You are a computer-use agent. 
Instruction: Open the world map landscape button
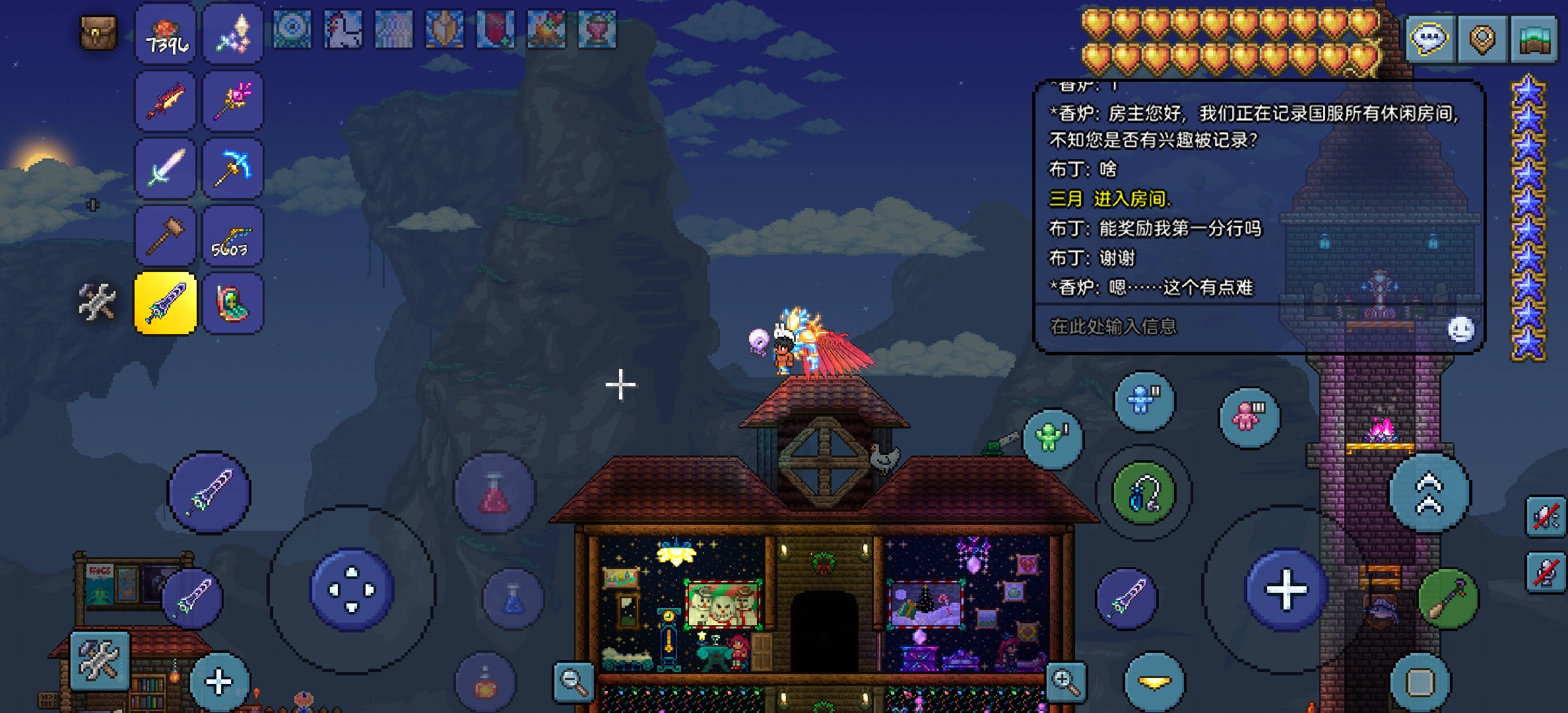(x=1534, y=40)
